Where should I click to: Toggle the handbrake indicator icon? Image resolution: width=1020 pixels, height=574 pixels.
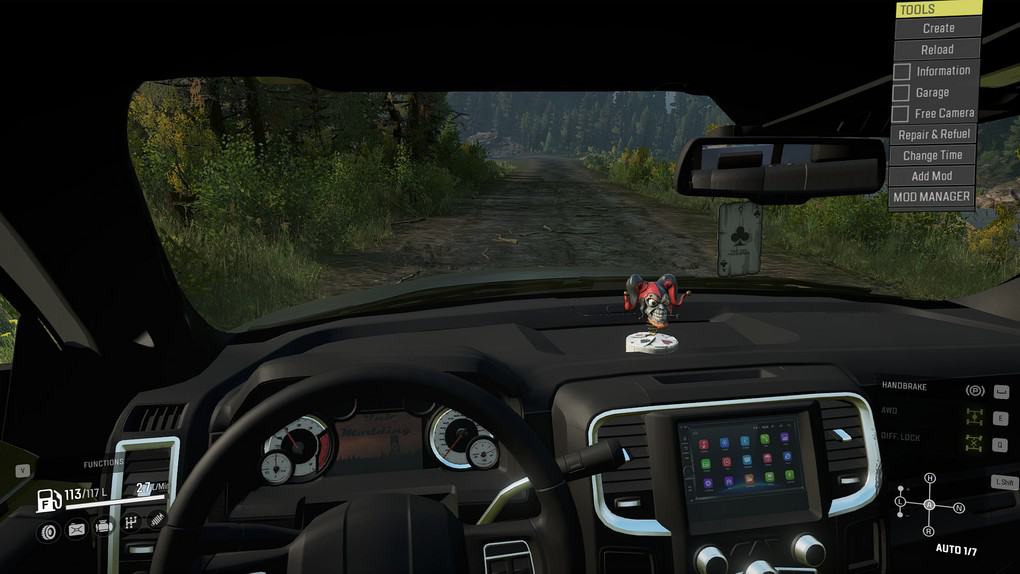pos(974,391)
